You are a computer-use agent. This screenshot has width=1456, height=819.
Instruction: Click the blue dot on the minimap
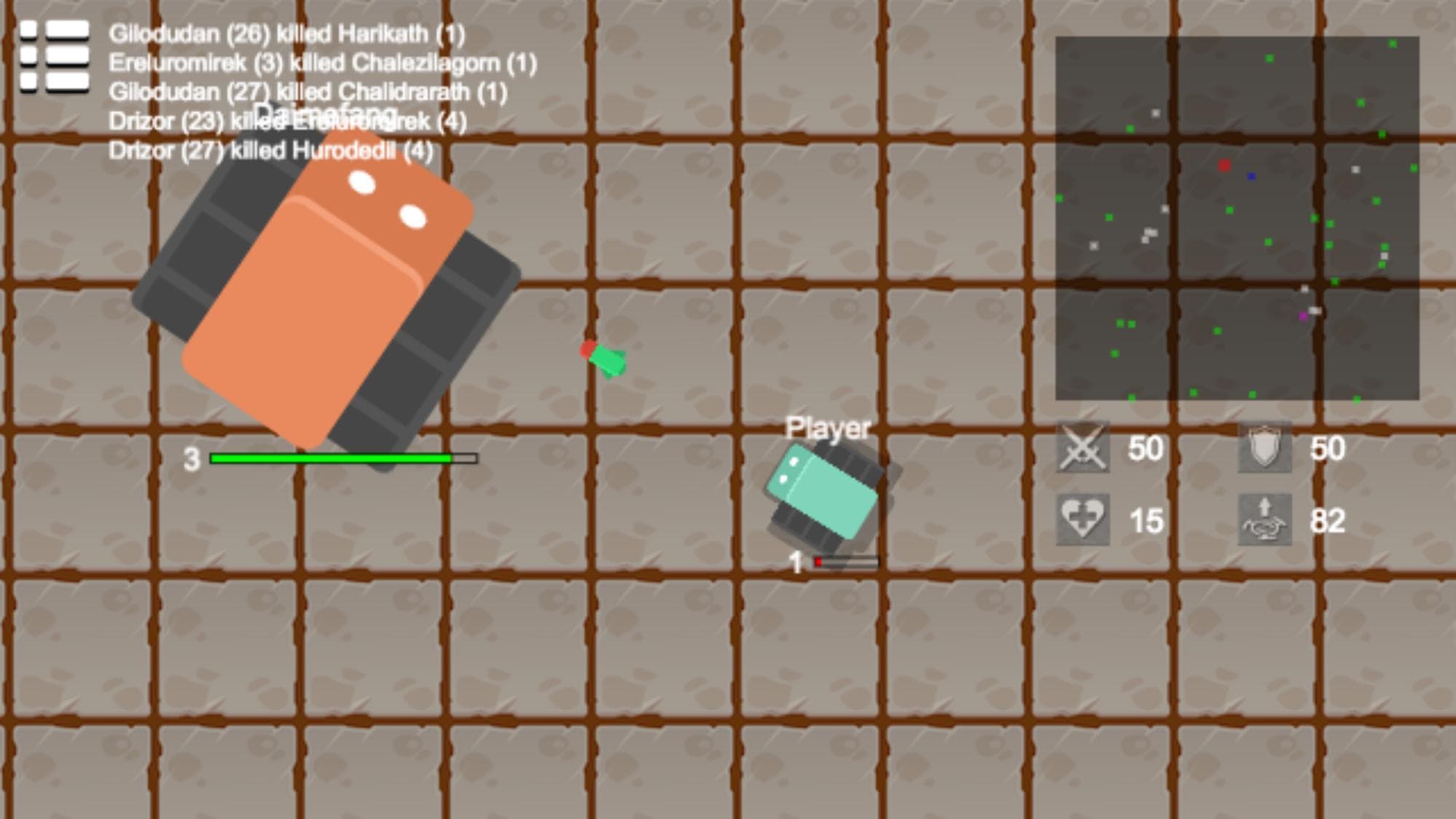pos(1251,177)
